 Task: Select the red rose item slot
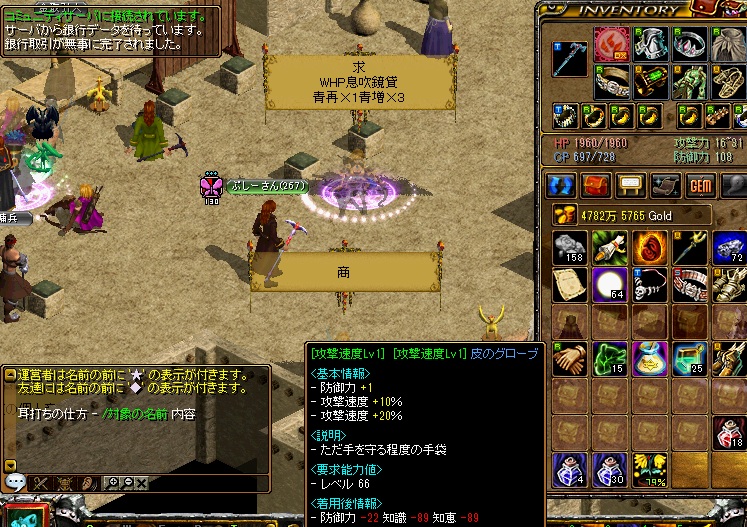[648, 247]
